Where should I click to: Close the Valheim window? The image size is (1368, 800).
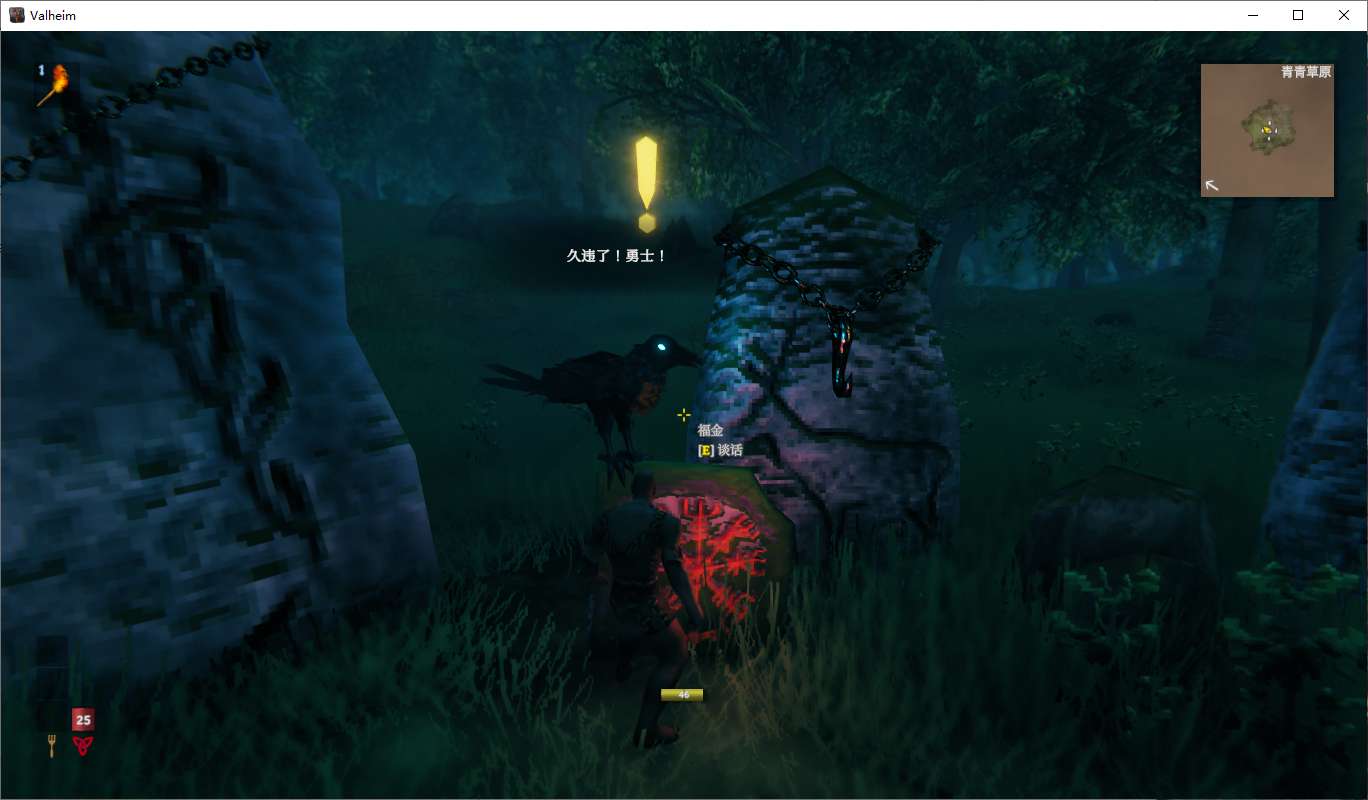click(1343, 15)
